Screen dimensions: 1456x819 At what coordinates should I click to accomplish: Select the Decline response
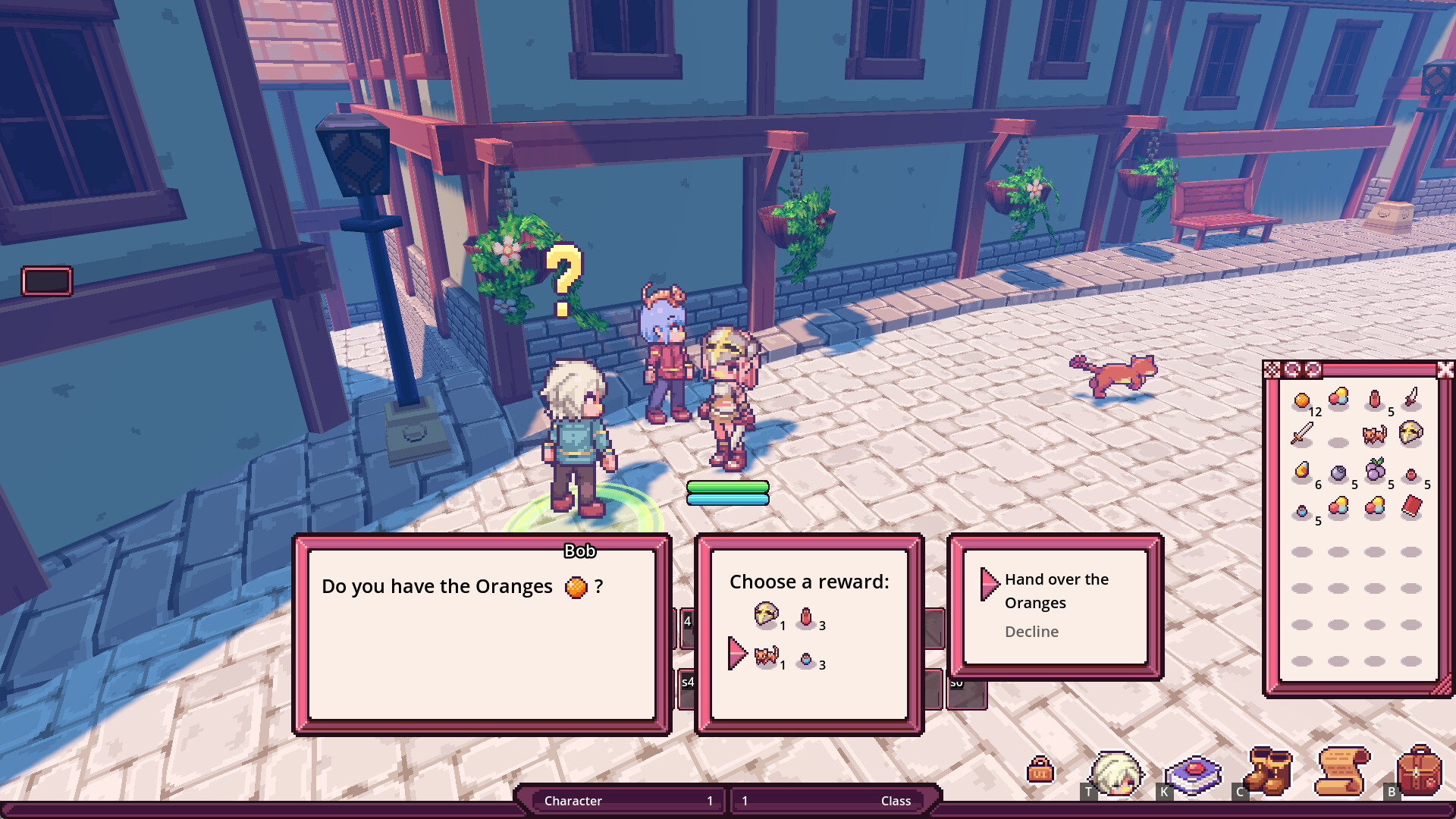click(1031, 632)
